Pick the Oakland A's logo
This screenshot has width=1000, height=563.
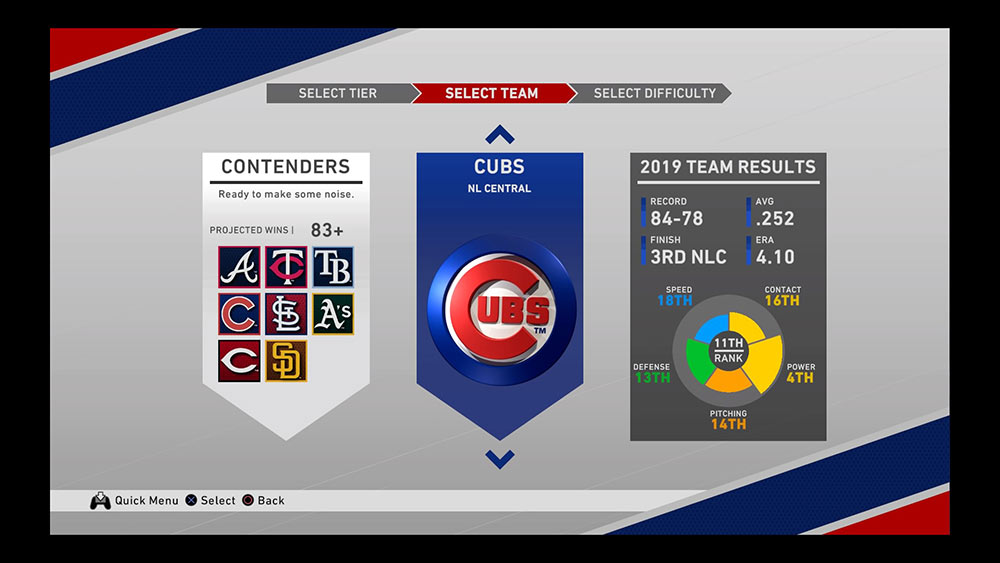(332, 314)
